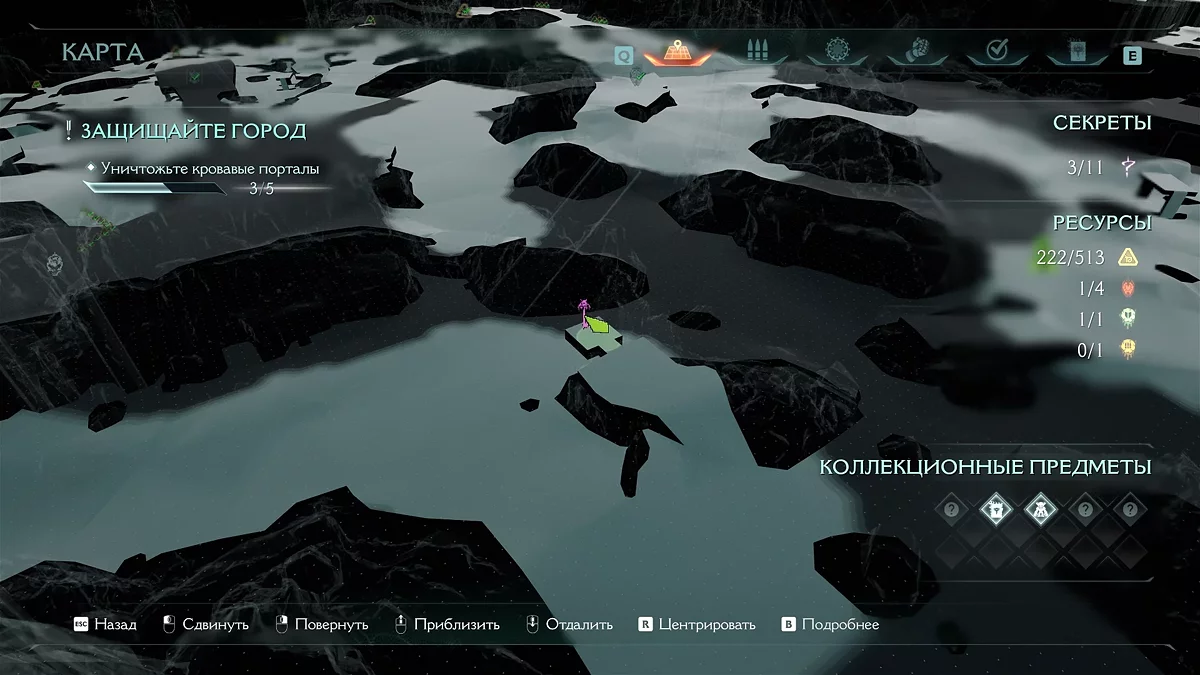Switch to the map tab with pin icon
The height and width of the screenshot is (675, 1200).
[x=678, y=51]
